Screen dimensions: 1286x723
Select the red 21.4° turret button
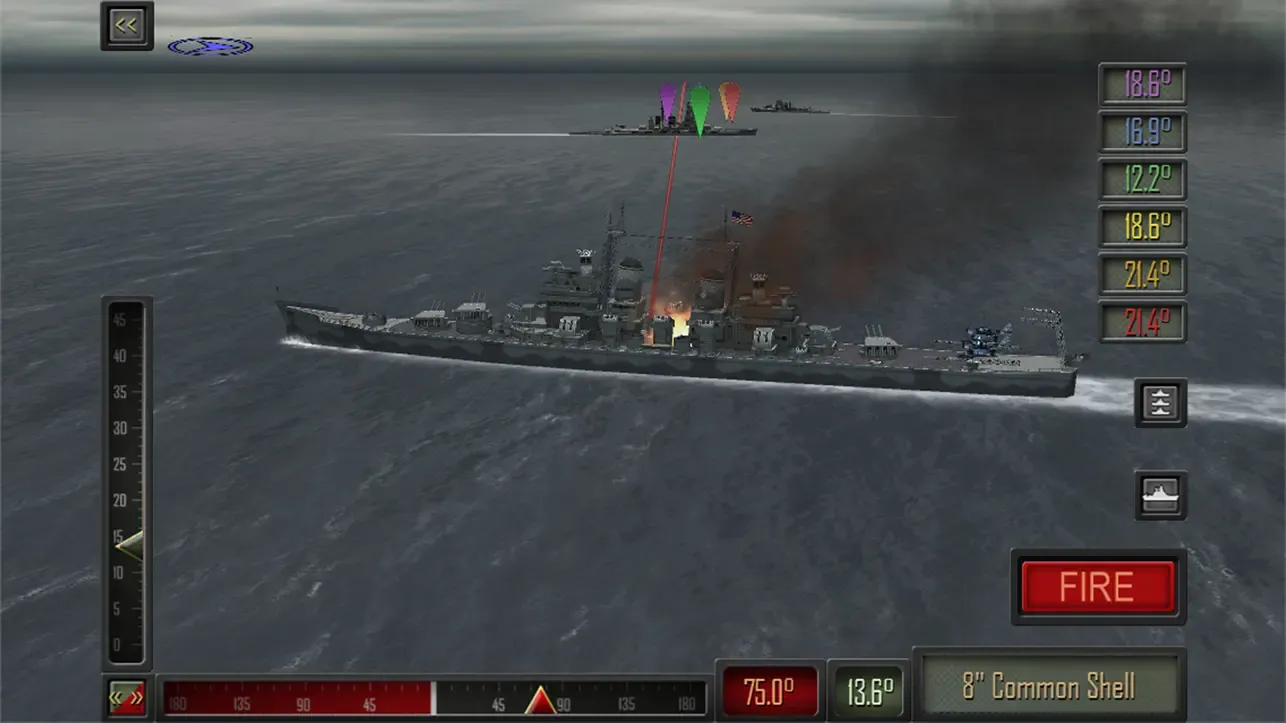[x=1142, y=322]
